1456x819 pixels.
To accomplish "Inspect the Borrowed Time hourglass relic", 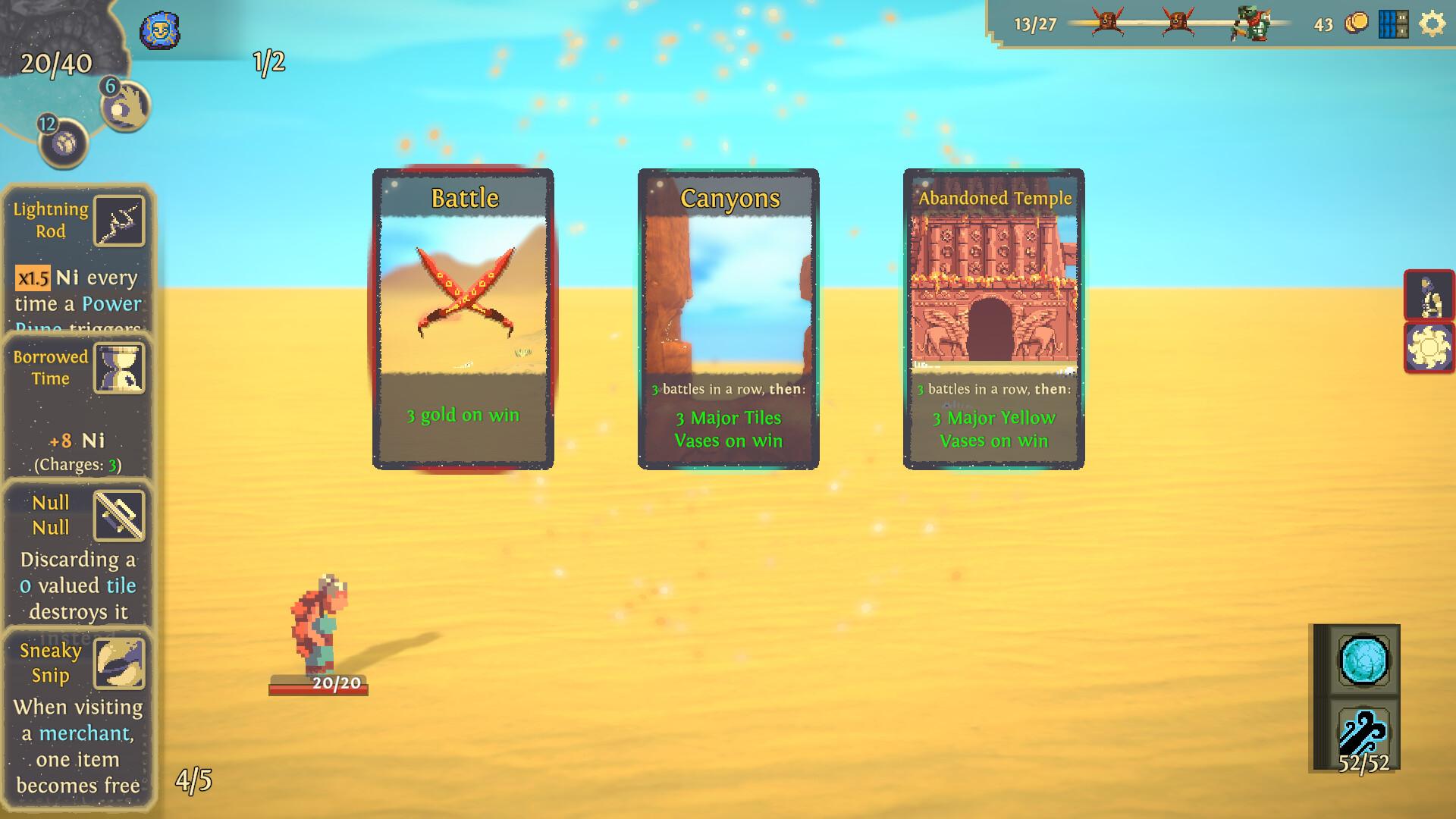I will coord(119,368).
